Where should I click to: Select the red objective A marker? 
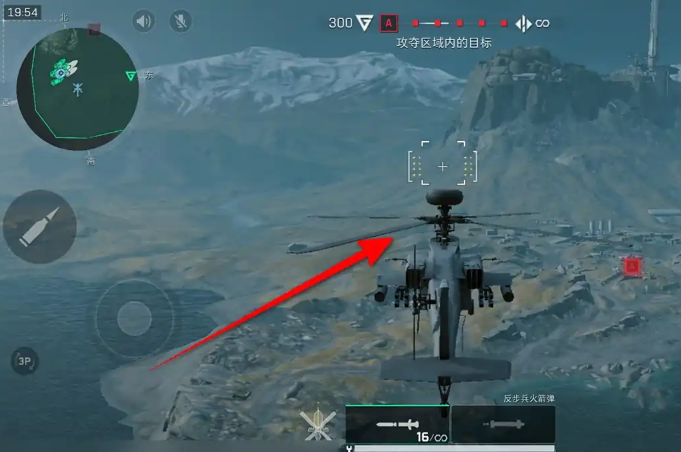click(389, 23)
